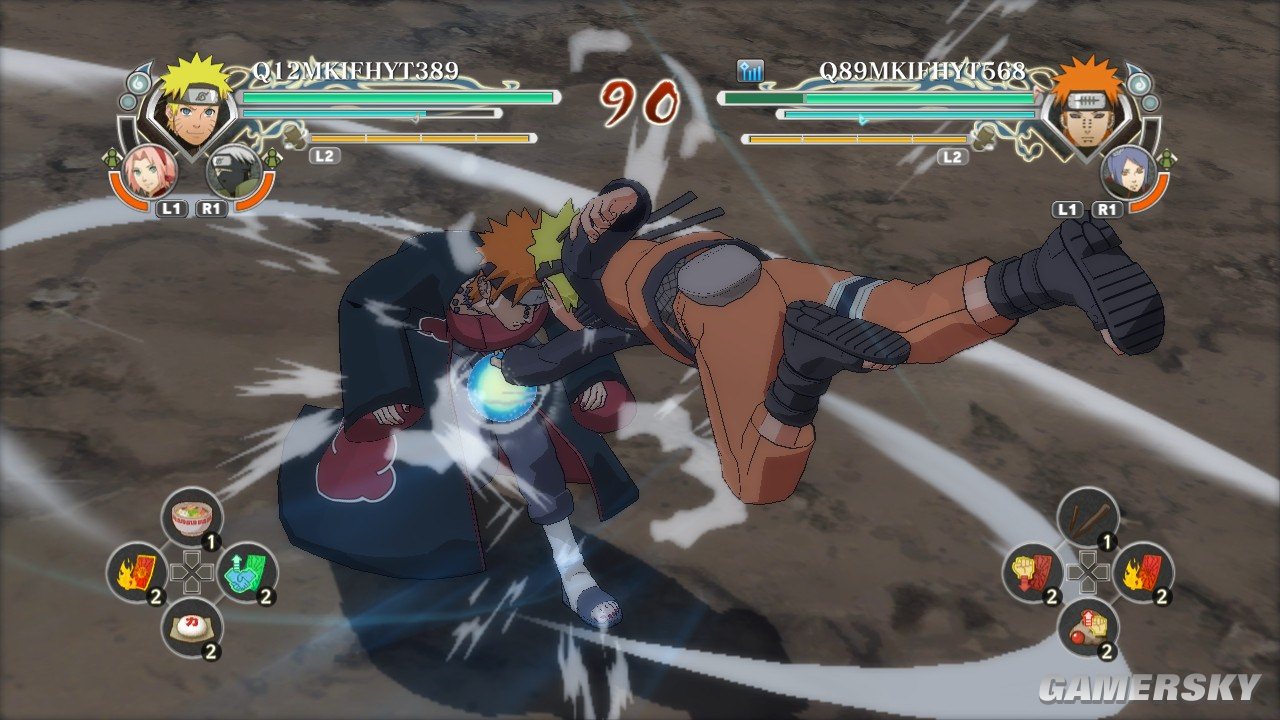The height and width of the screenshot is (720, 1280).
Task: Choose the white rice cake item
Action: pyautogui.click(x=191, y=627)
